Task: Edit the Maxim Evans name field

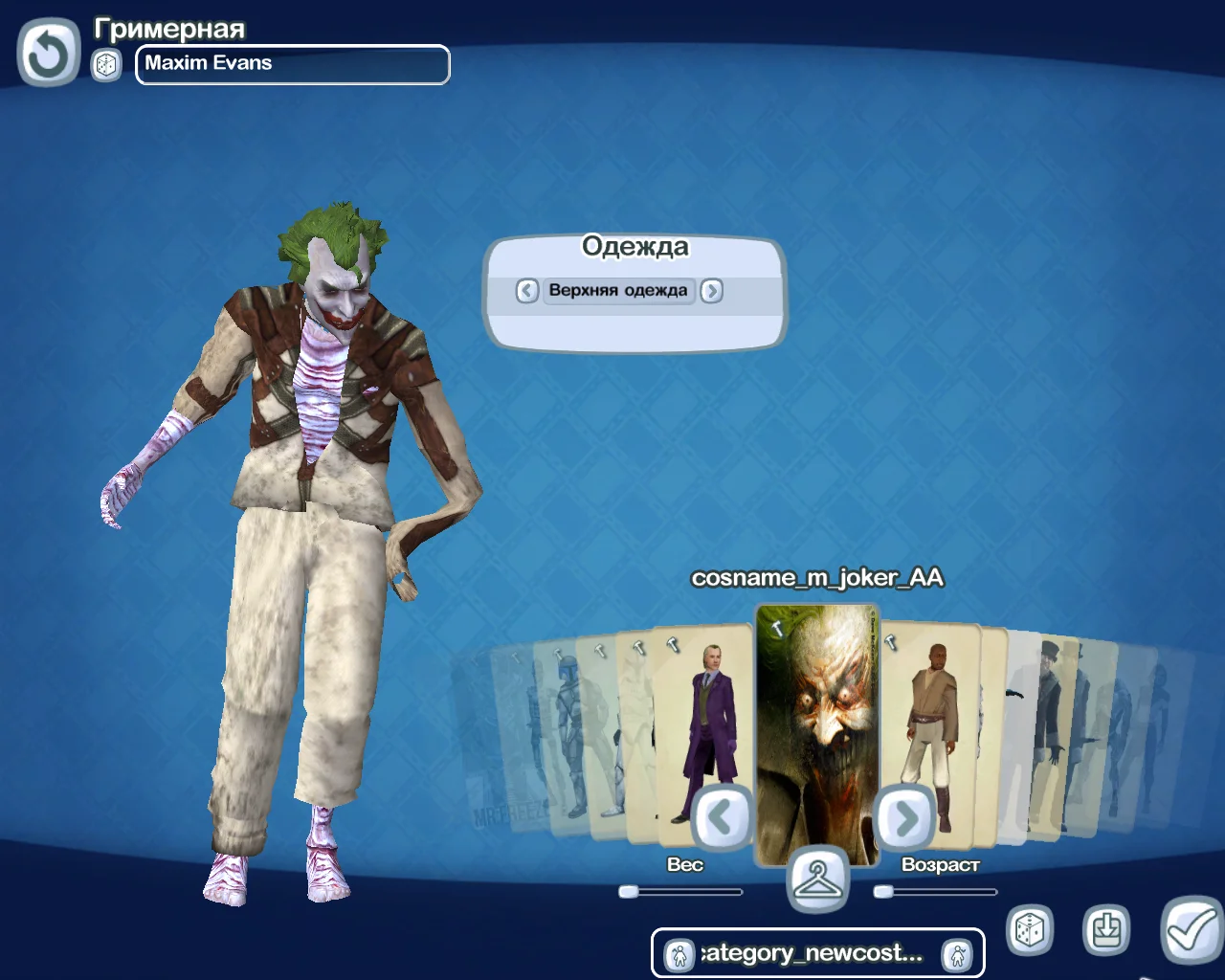Action: [x=292, y=64]
